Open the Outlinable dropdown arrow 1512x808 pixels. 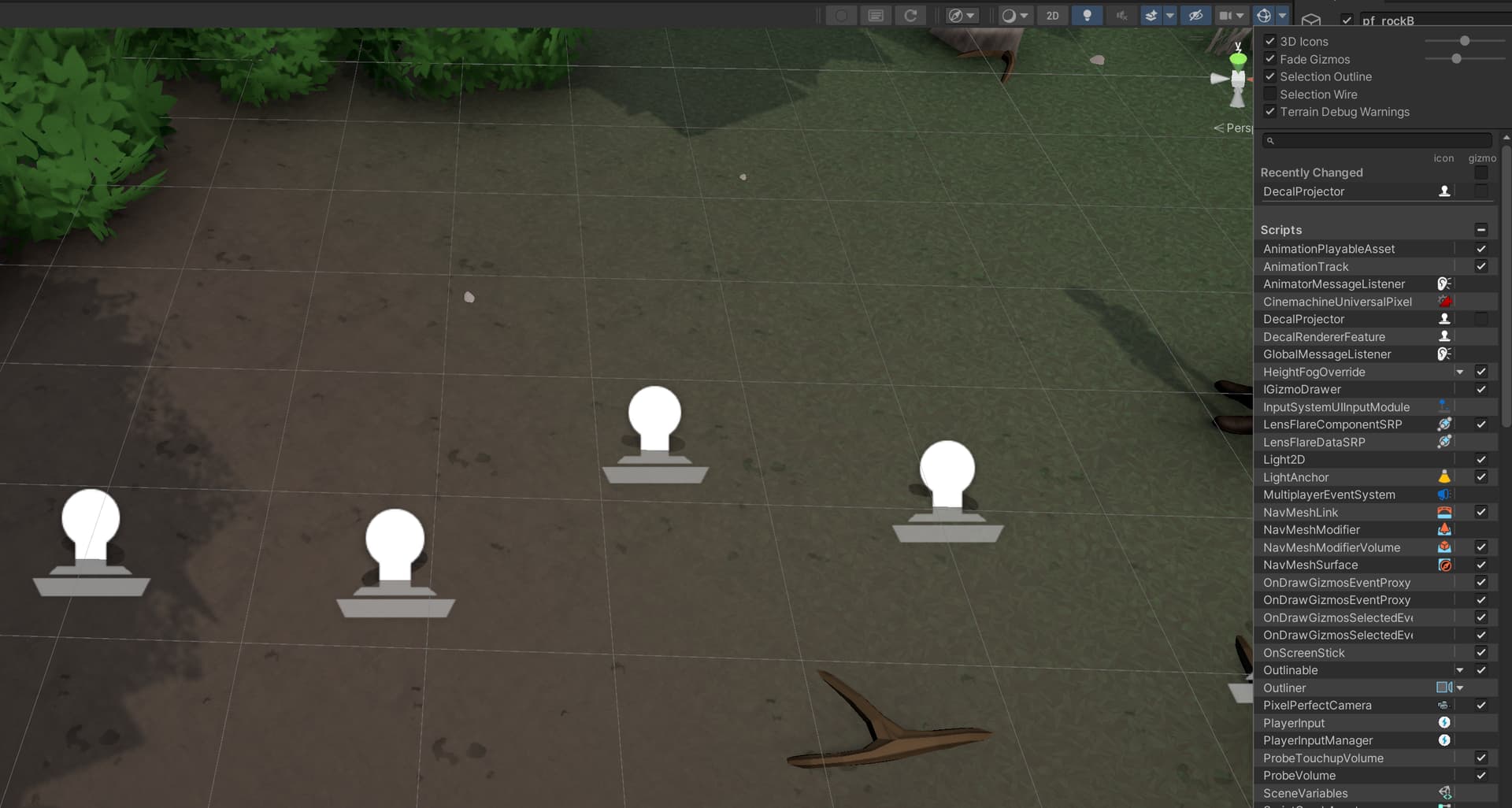coord(1462,670)
